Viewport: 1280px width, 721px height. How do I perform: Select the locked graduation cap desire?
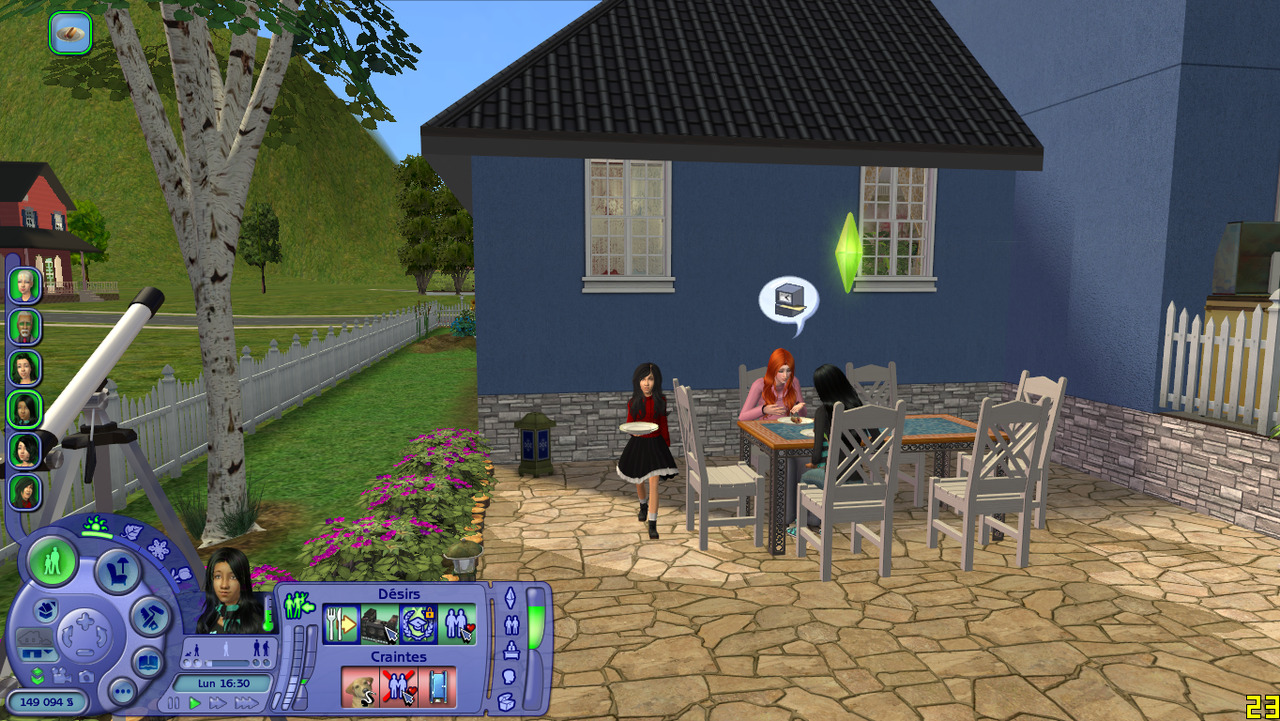click(418, 624)
